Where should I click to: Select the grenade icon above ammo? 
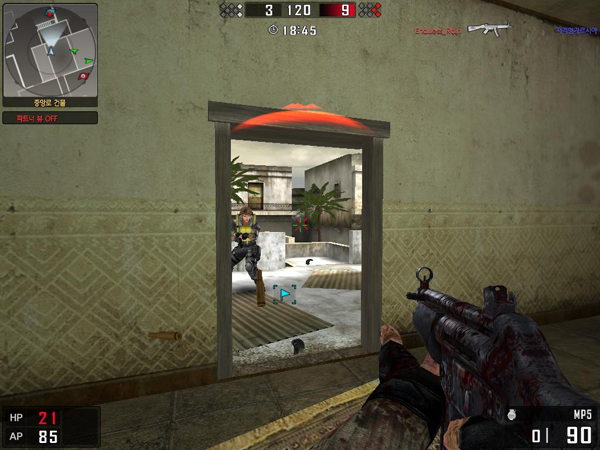tap(513, 412)
